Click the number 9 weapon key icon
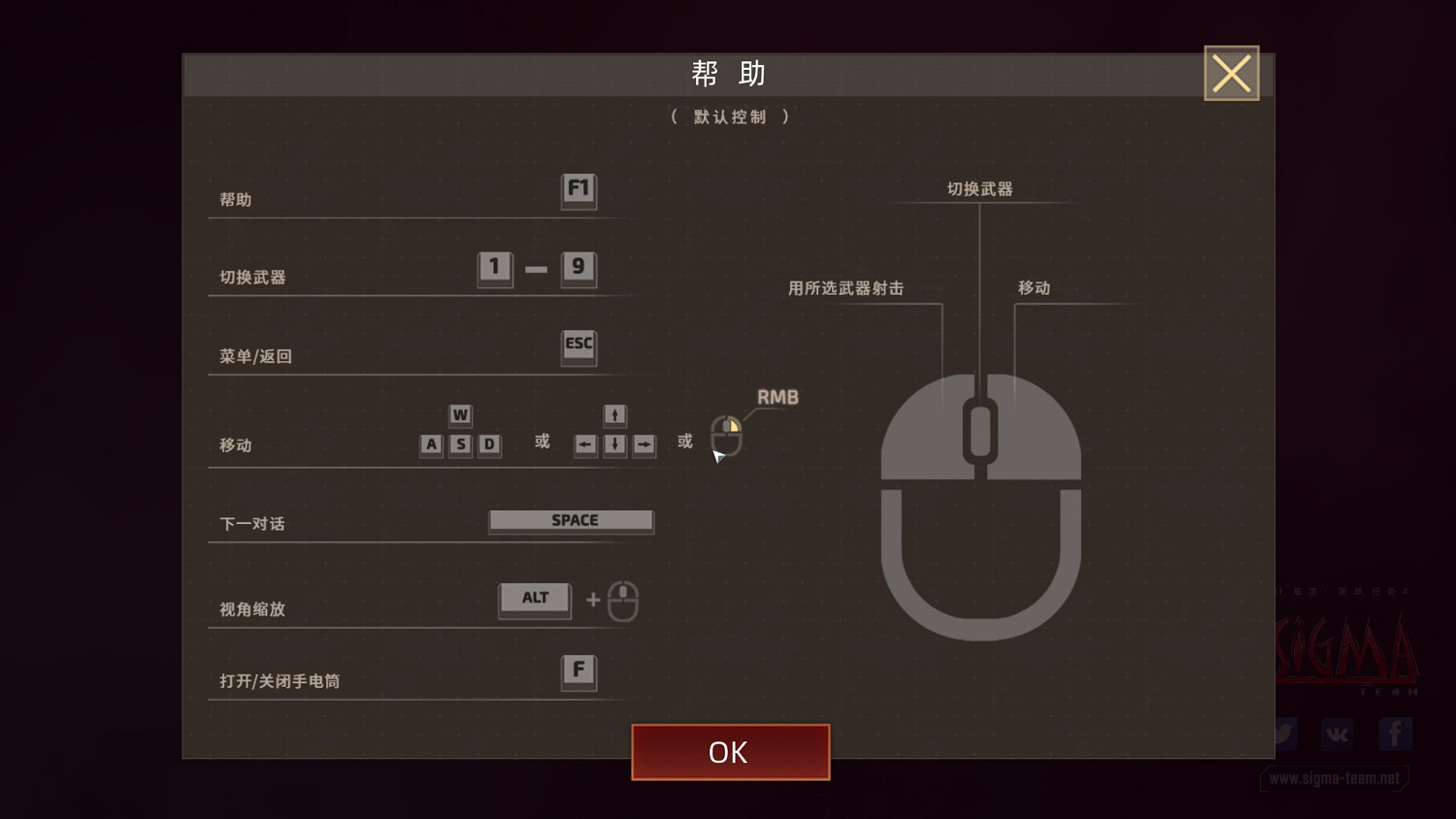Image resolution: width=1456 pixels, height=819 pixels. click(579, 270)
